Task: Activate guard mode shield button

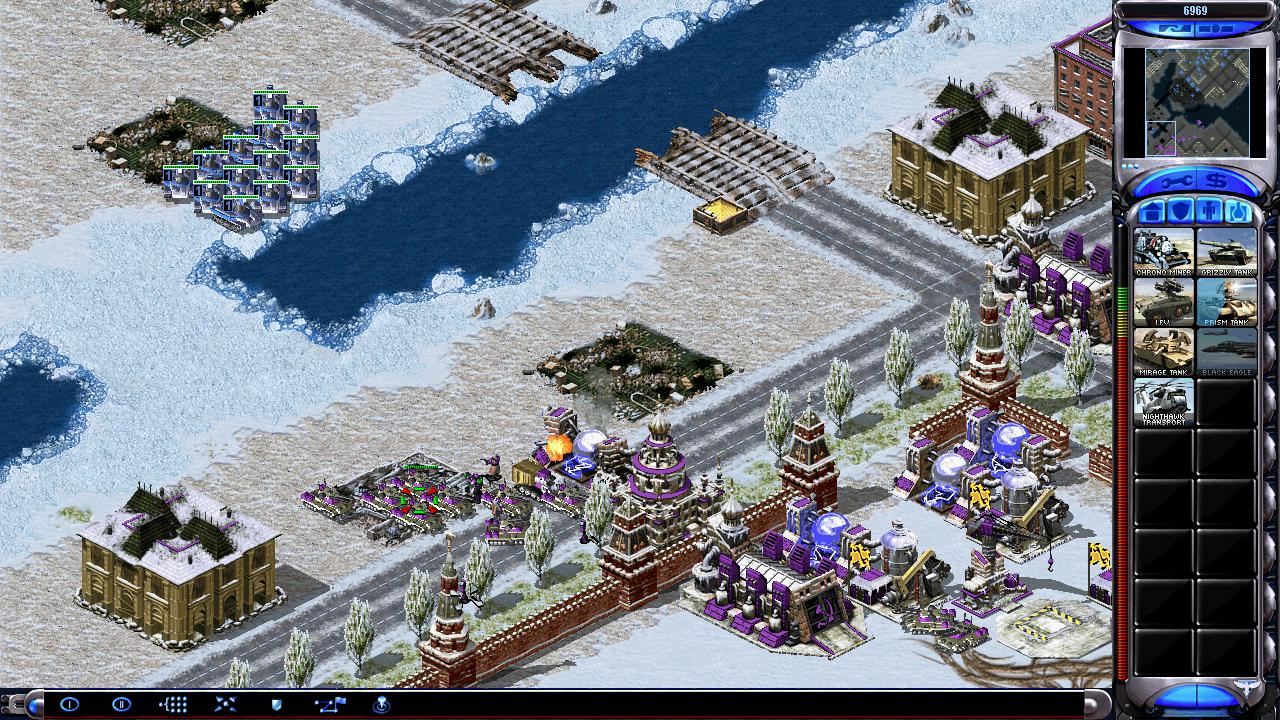Action: (277, 704)
